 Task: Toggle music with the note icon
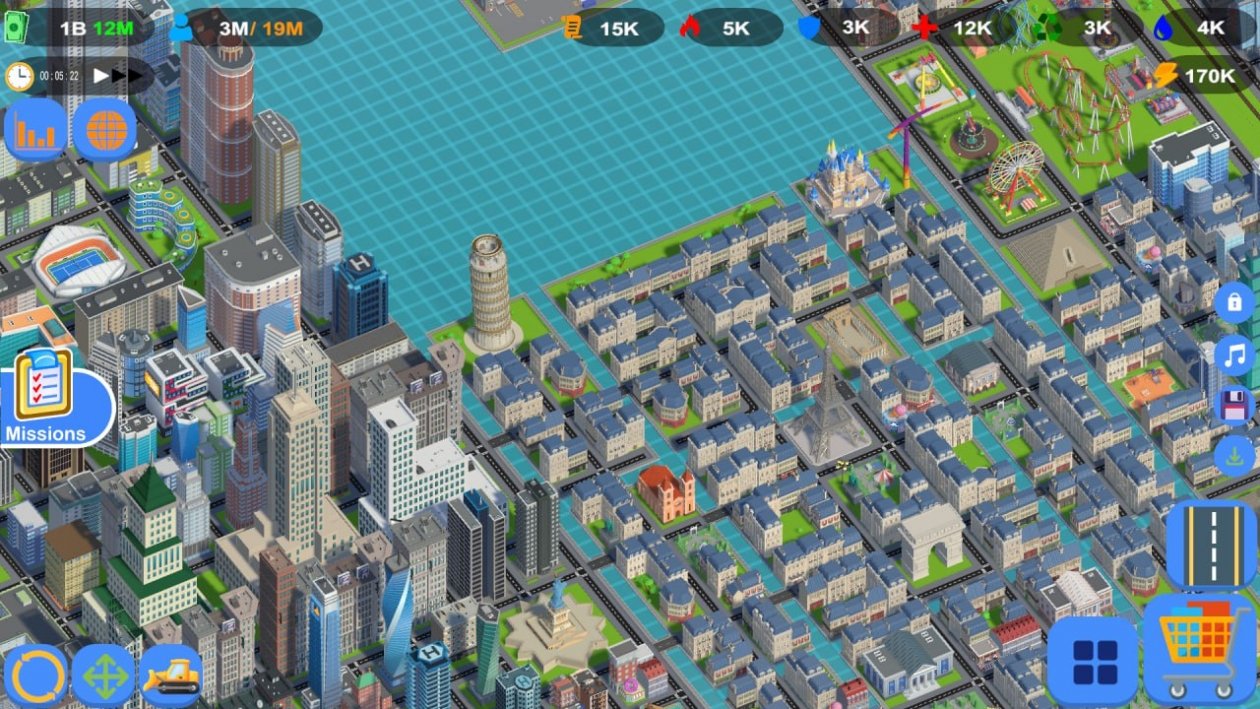pyautogui.click(x=1234, y=354)
